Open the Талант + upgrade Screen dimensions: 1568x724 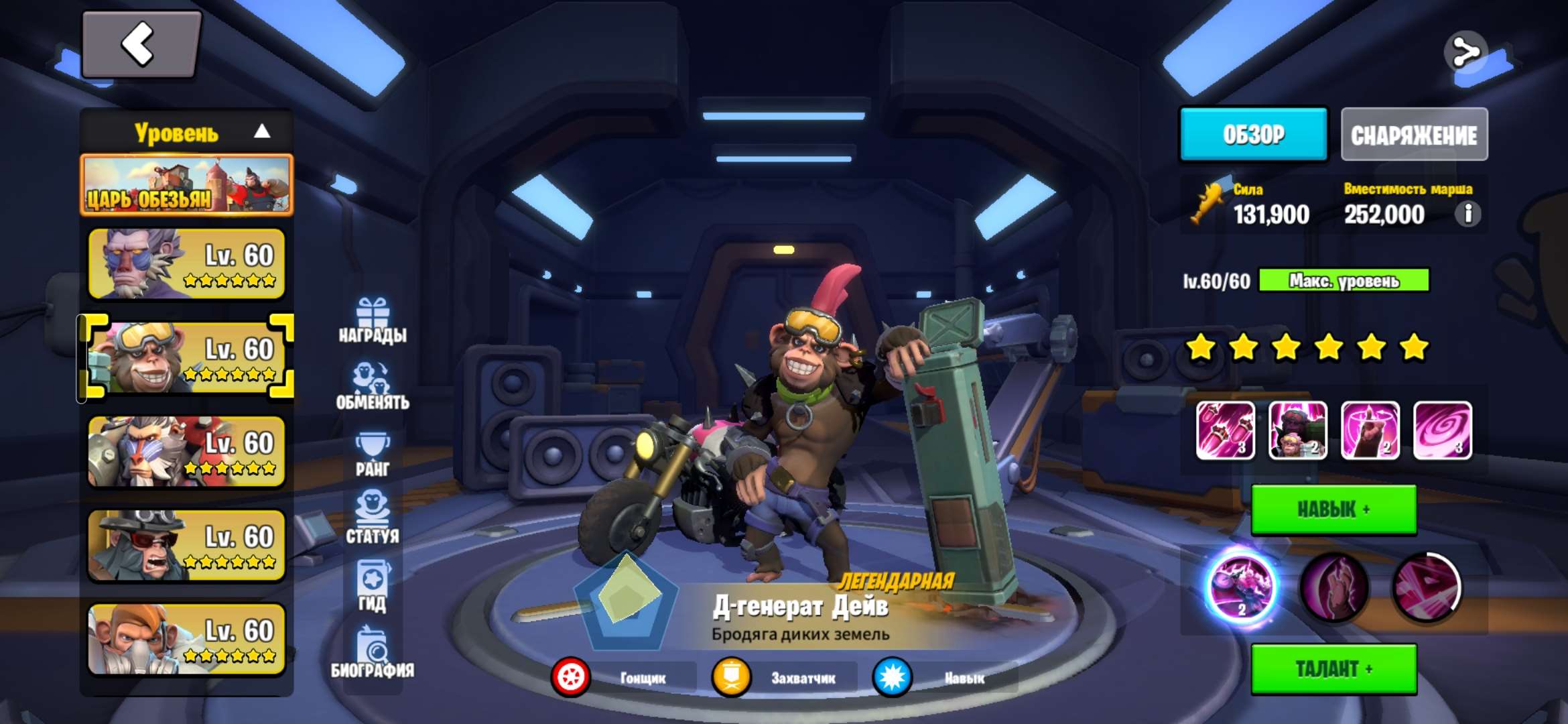(1333, 669)
